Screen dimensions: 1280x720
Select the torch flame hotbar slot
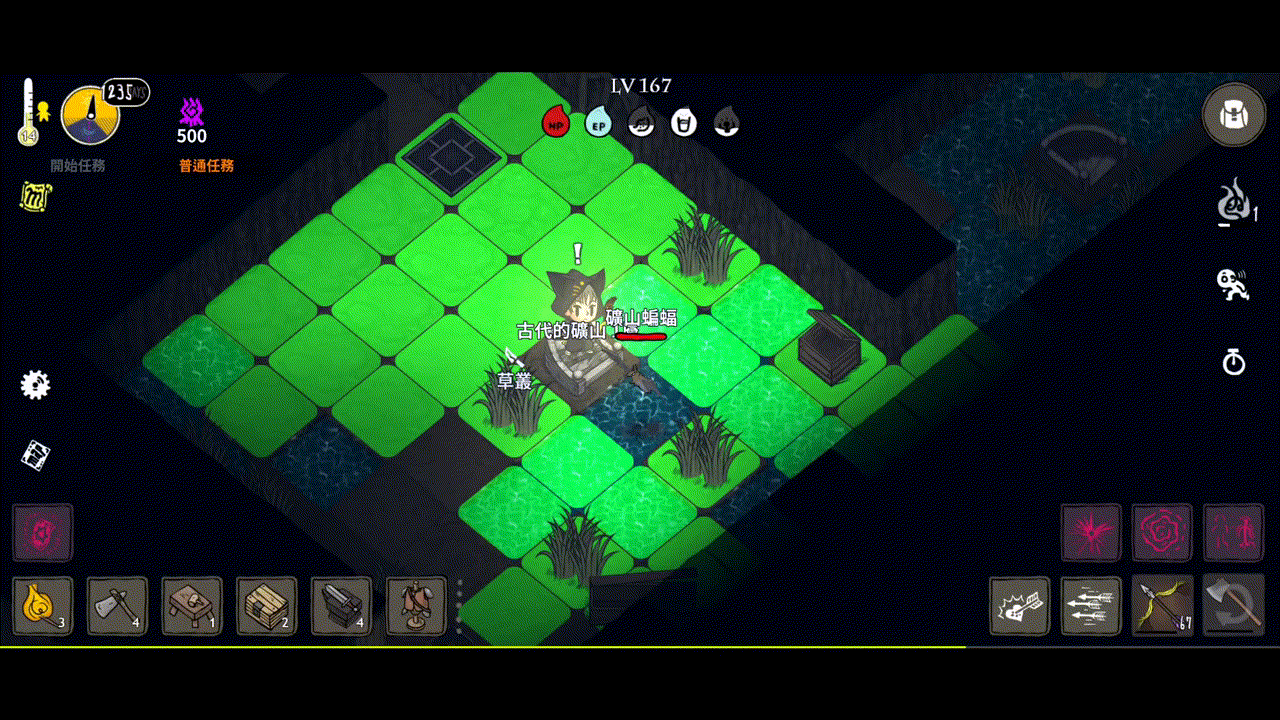coord(43,606)
